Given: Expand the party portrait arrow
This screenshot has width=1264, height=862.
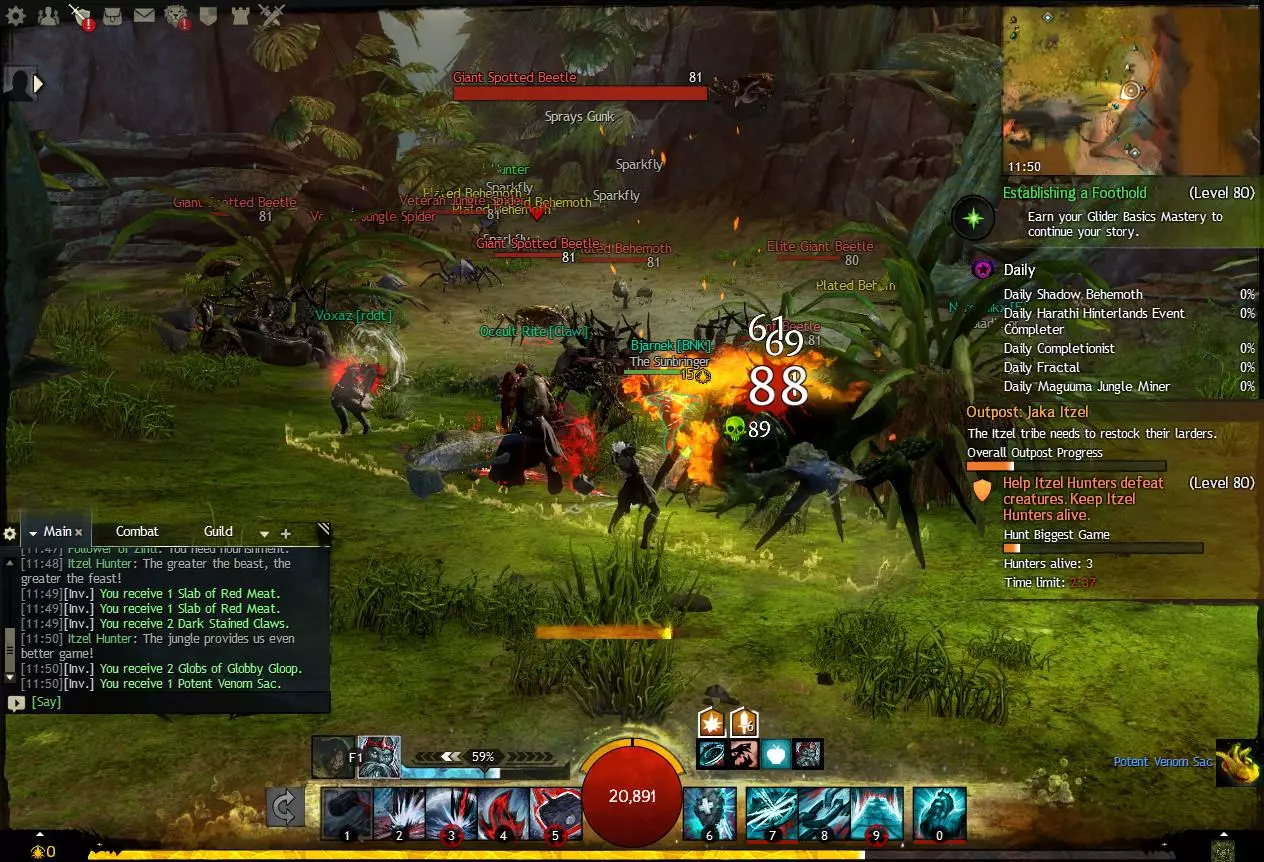Looking at the screenshot, I should tap(39, 84).
